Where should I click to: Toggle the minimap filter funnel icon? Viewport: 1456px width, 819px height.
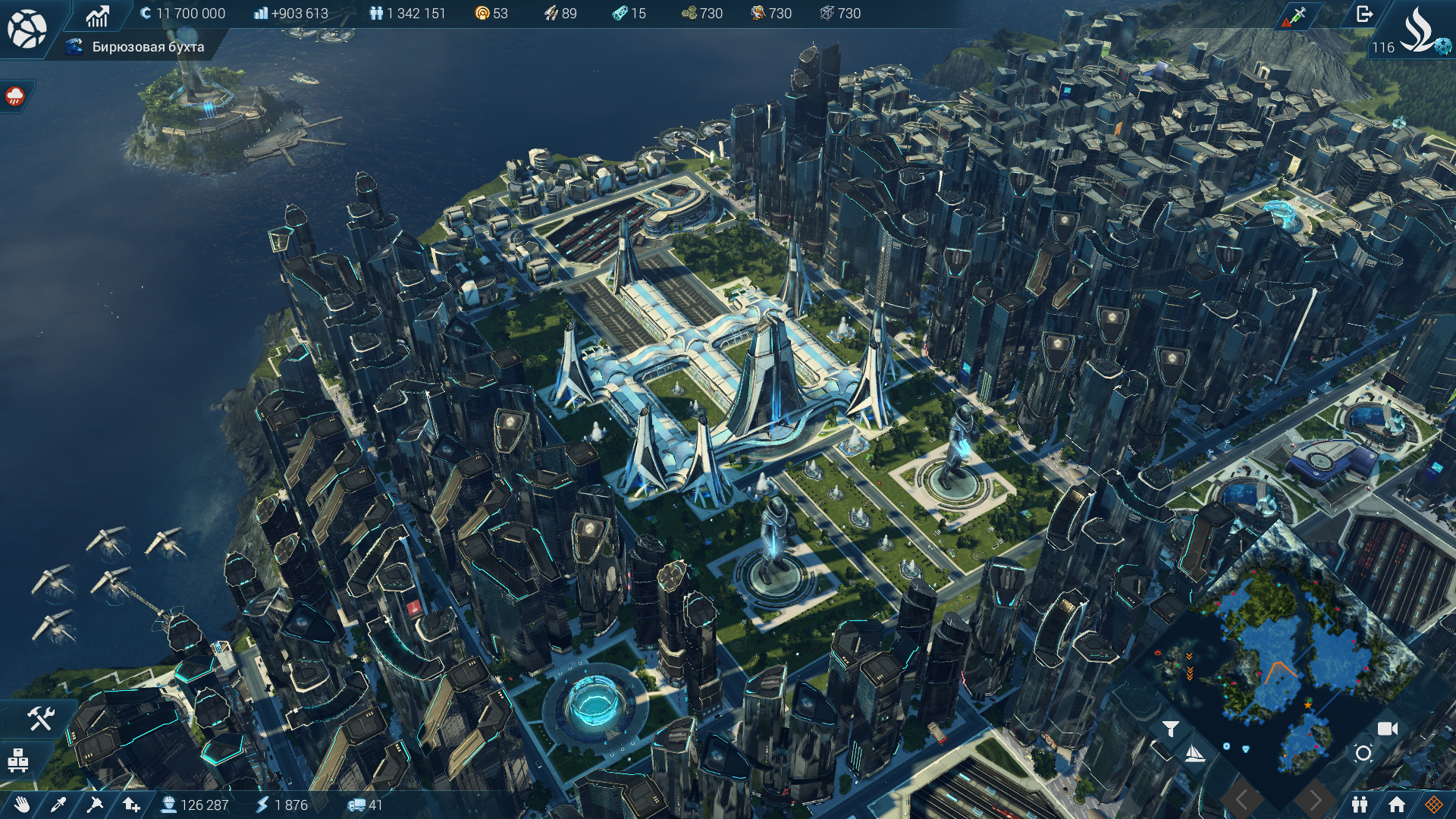pyautogui.click(x=1171, y=729)
